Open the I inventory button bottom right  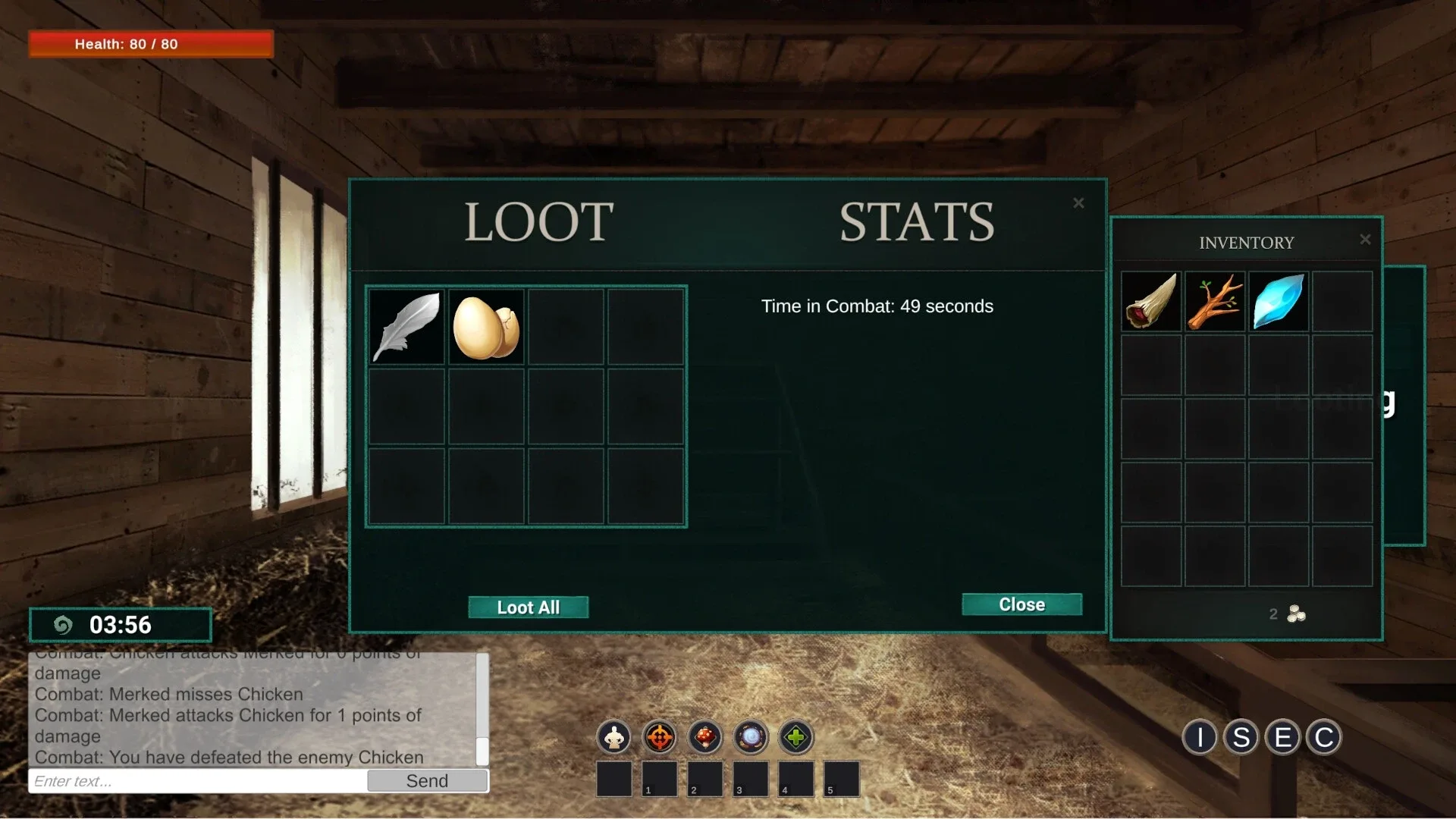click(1199, 736)
